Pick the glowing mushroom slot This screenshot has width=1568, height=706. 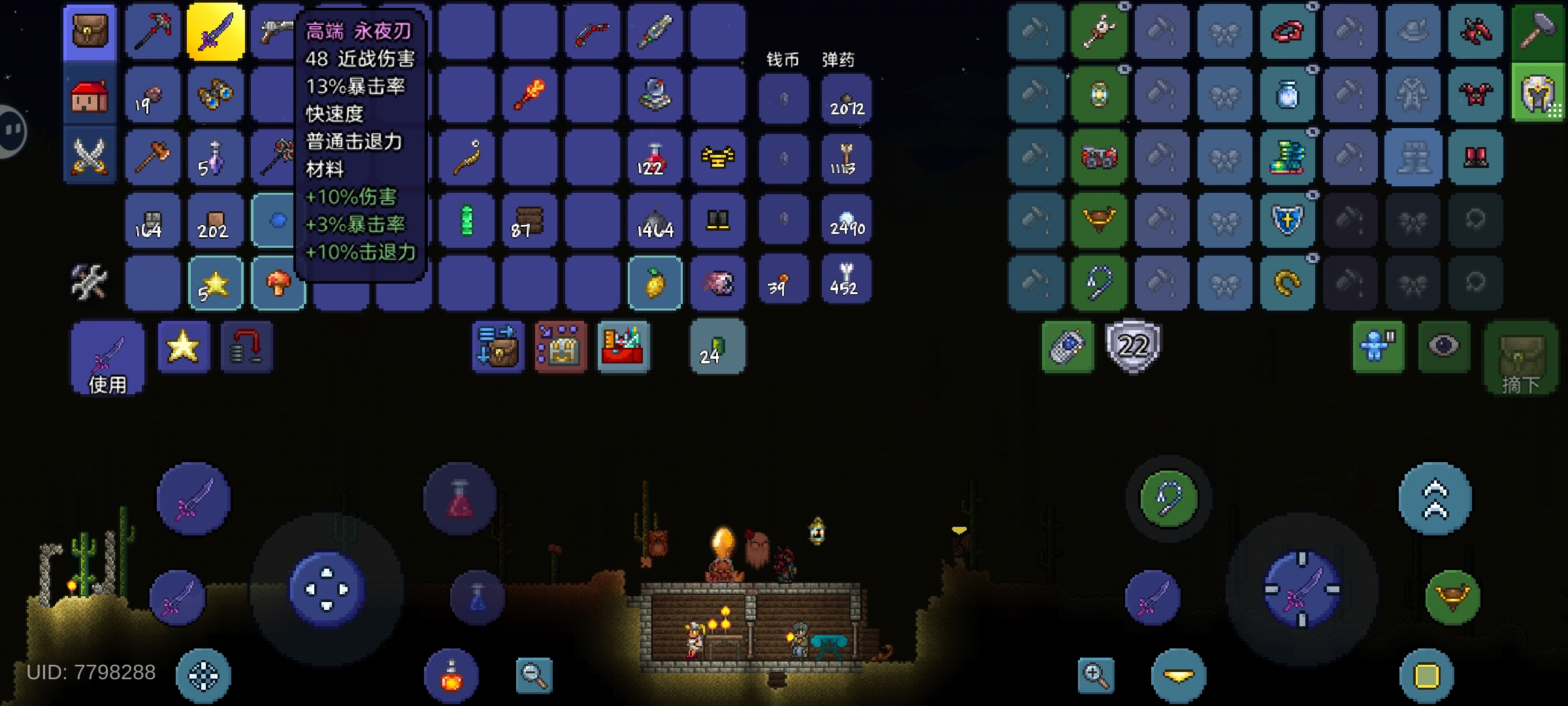tap(278, 283)
